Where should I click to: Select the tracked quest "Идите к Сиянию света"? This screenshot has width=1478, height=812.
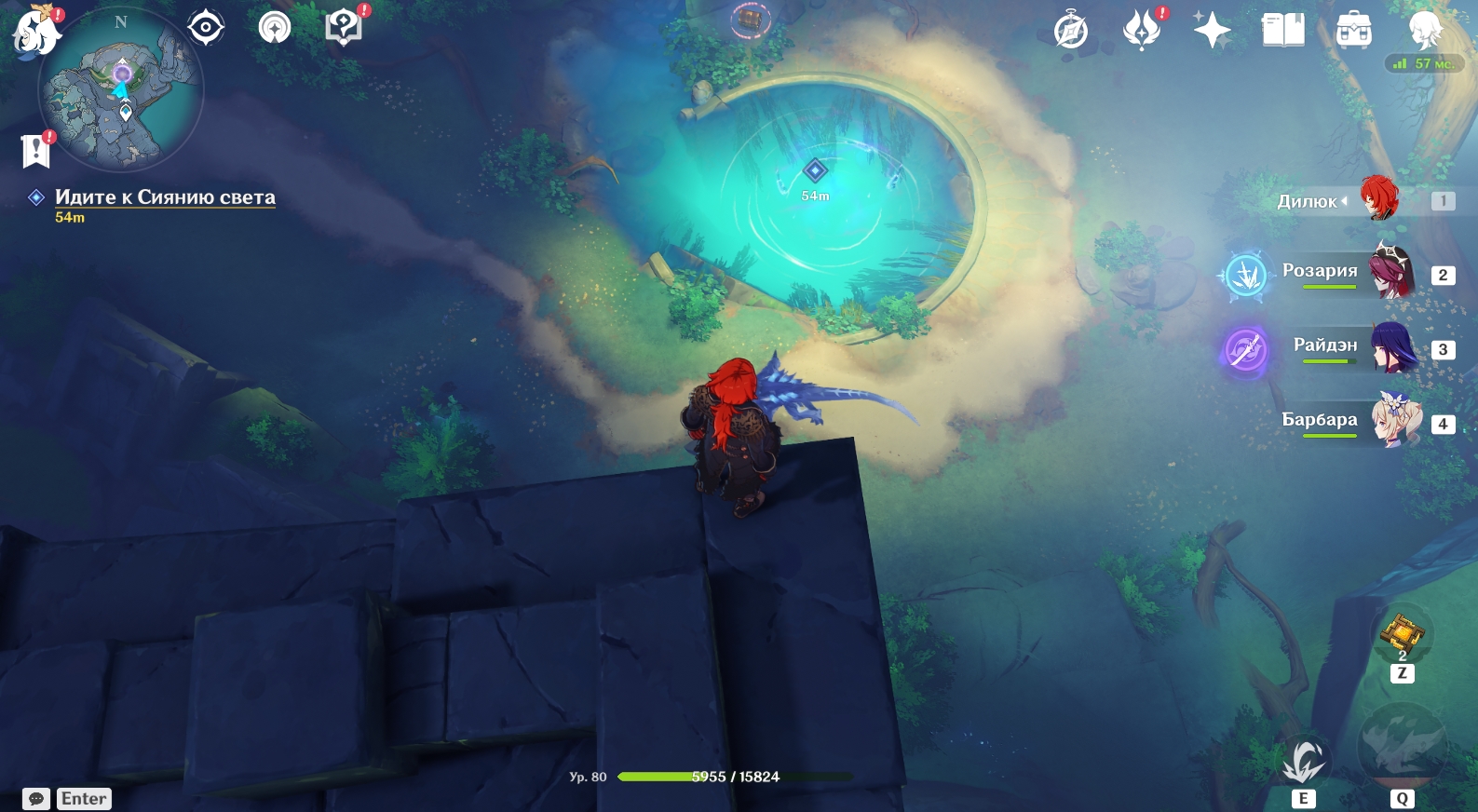pyautogui.click(x=165, y=197)
